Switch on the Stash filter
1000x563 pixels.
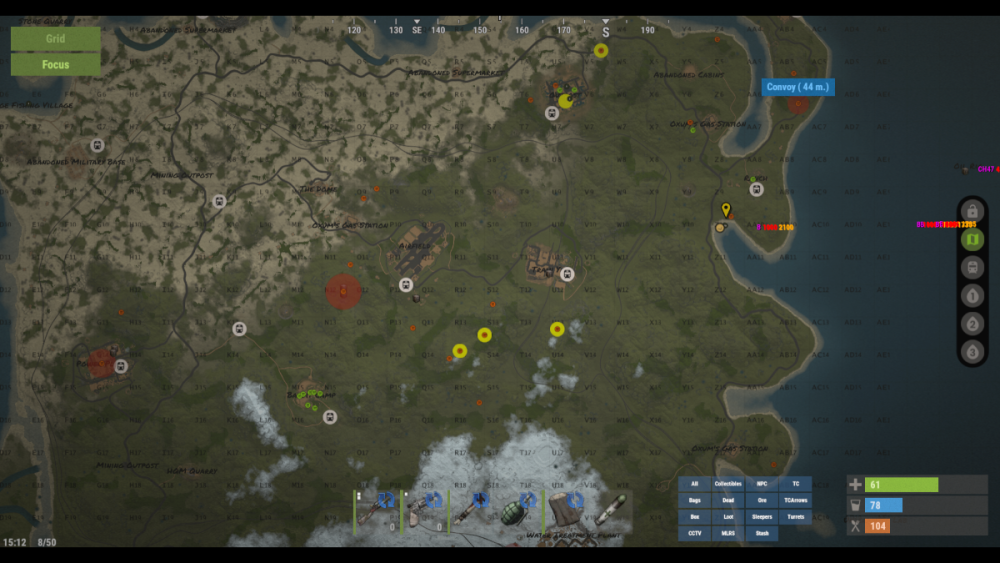(x=762, y=534)
